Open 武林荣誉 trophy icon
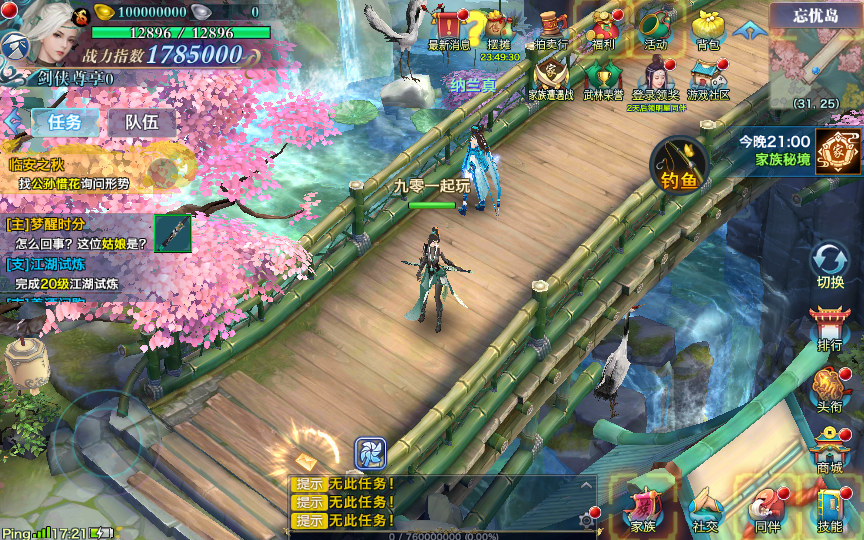 coord(603,75)
